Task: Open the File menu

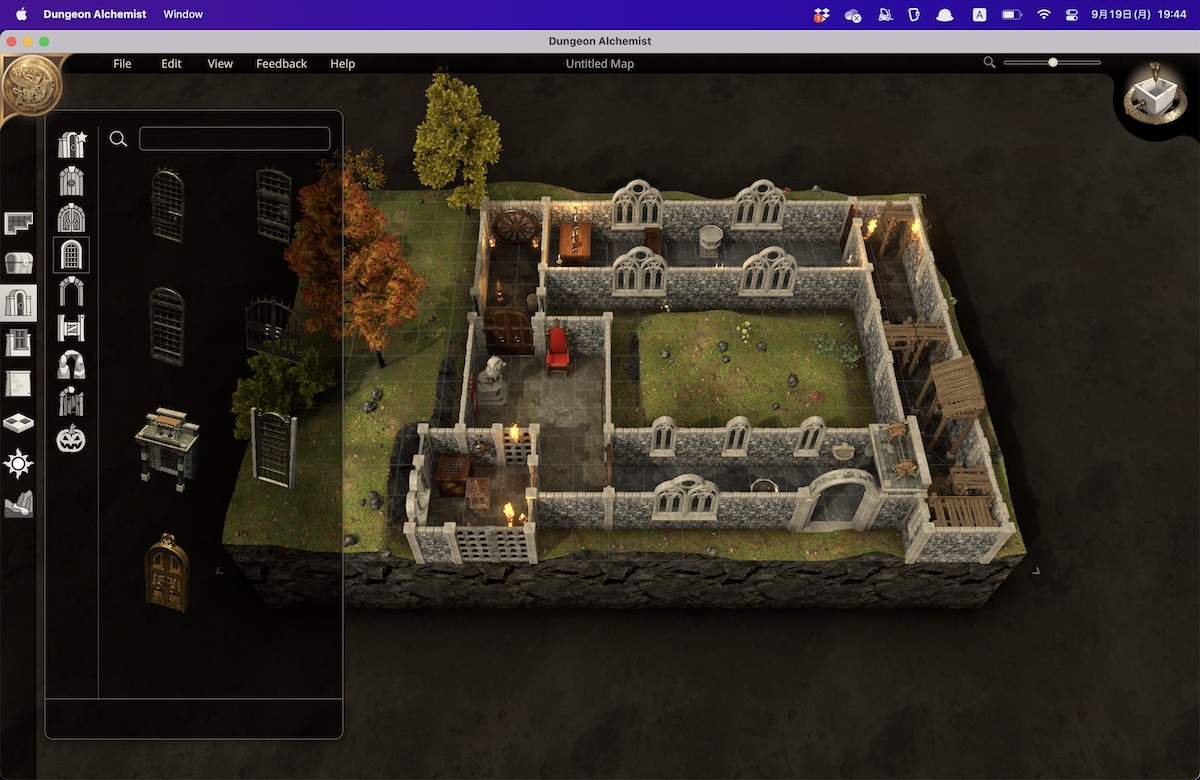Action: tap(122, 64)
